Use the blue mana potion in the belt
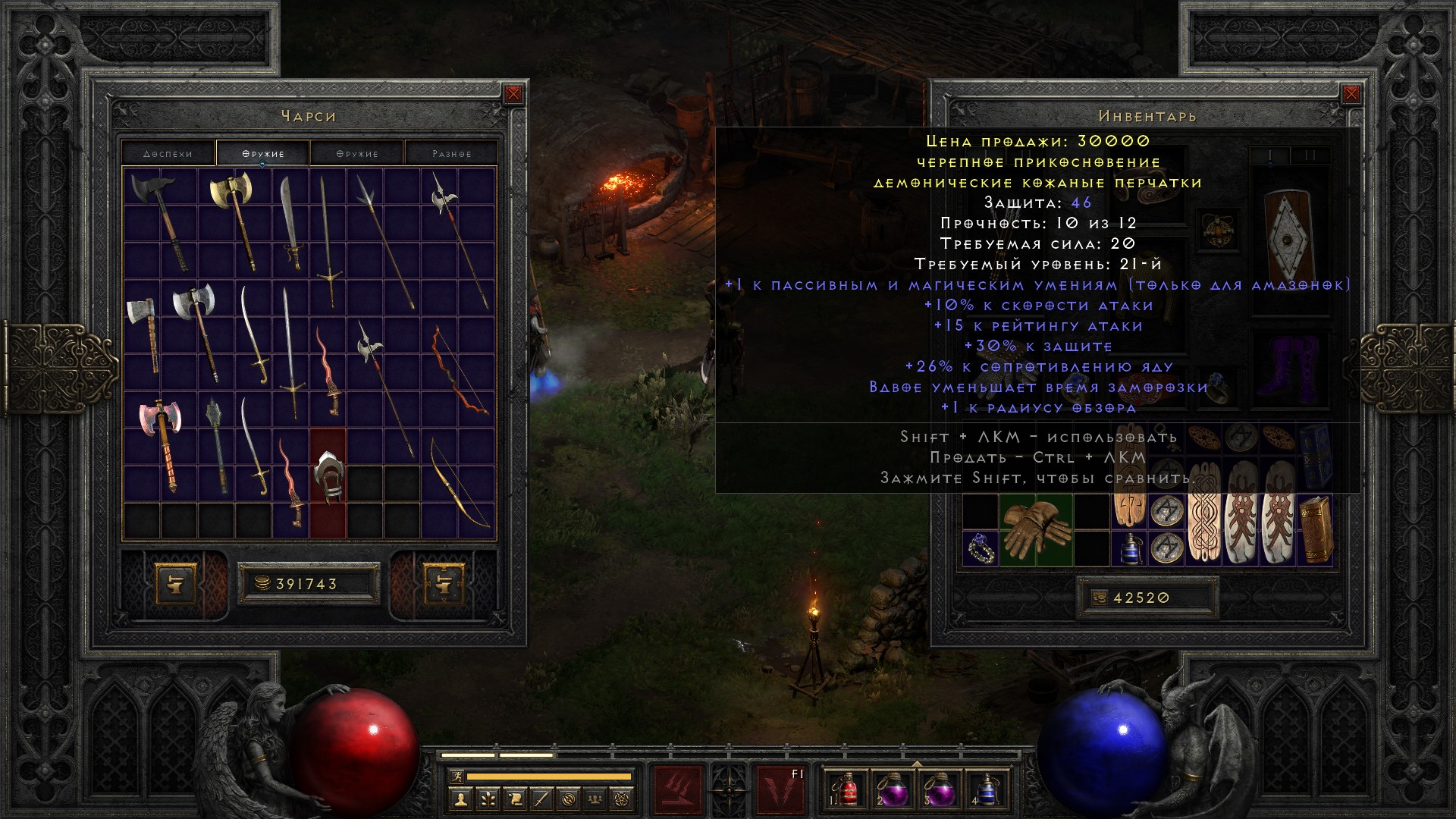1456x819 pixels. (987, 790)
